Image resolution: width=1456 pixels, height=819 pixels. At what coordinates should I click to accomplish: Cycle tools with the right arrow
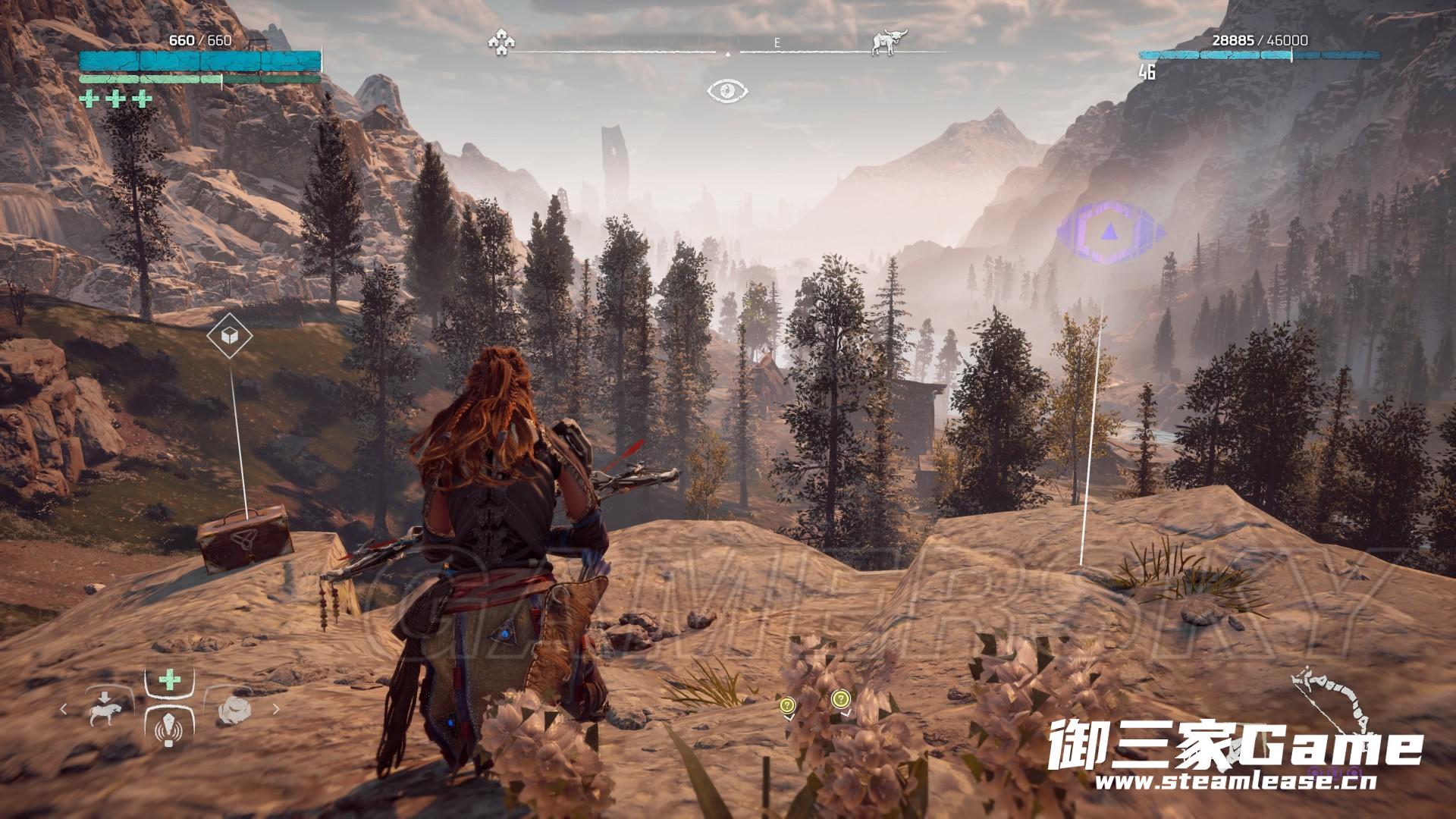(x=276, y=710)
